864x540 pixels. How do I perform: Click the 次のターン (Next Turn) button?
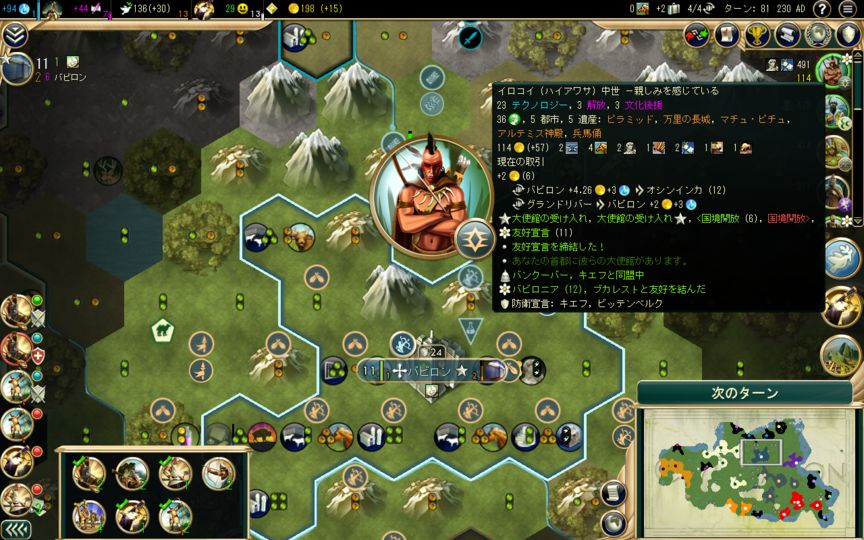[745, 392]
